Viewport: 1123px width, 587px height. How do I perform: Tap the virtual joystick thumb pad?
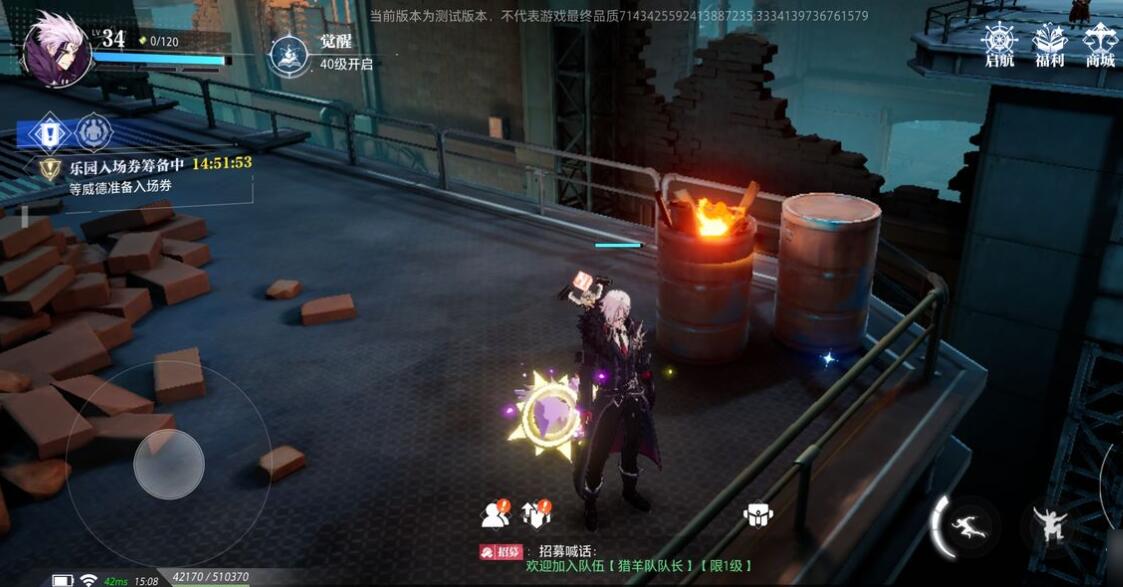[169, 463]
